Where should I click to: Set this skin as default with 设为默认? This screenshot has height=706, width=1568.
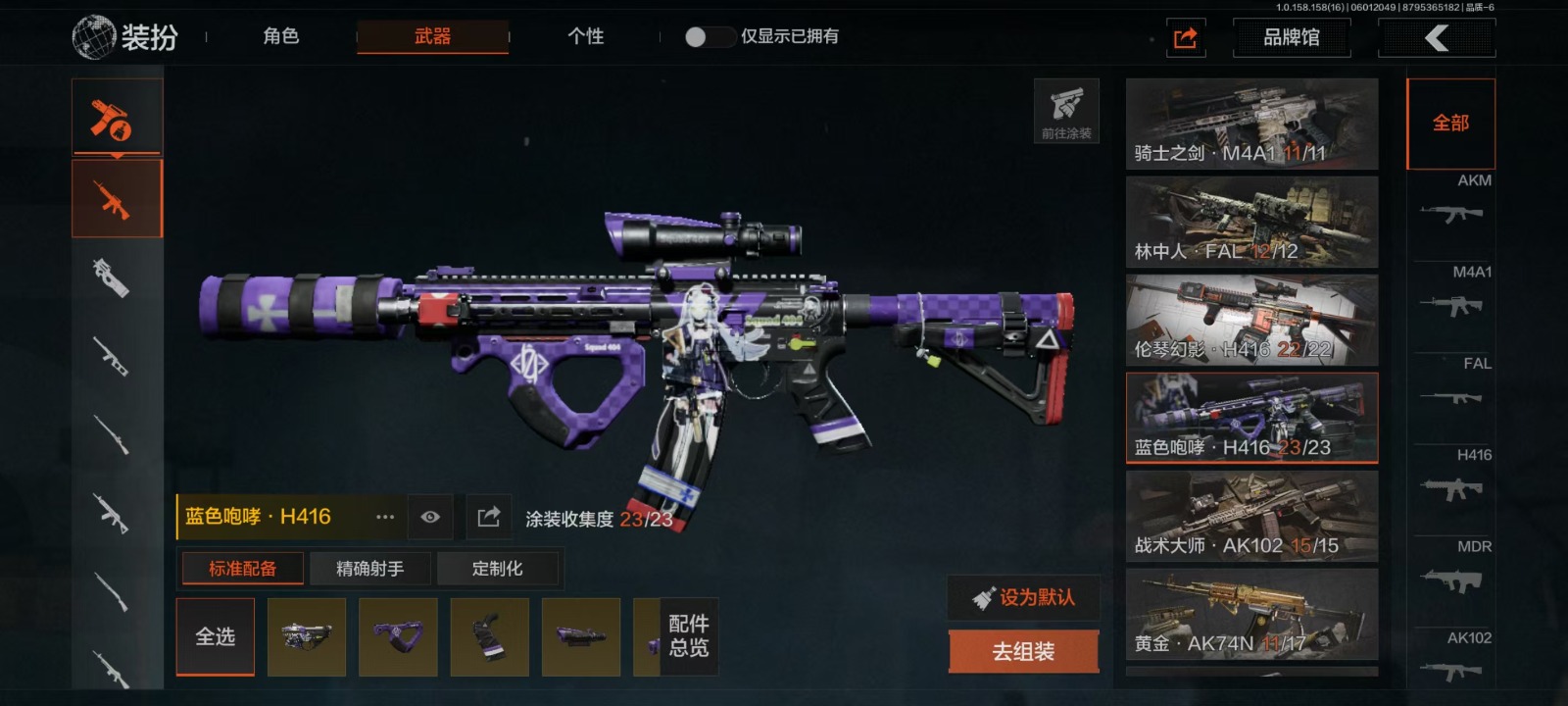click(1023, 597)
